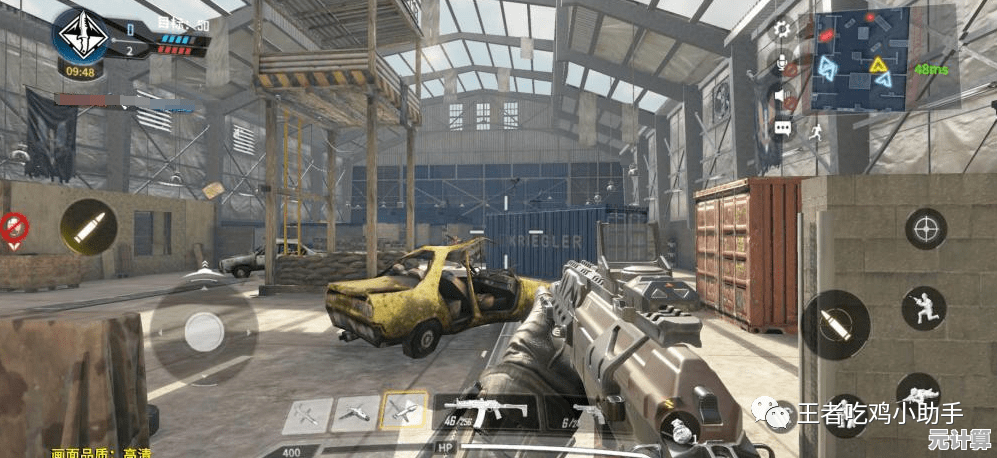Open the settings gear menu
Viewport: 997px width, 458px height.
coord(782,29)
